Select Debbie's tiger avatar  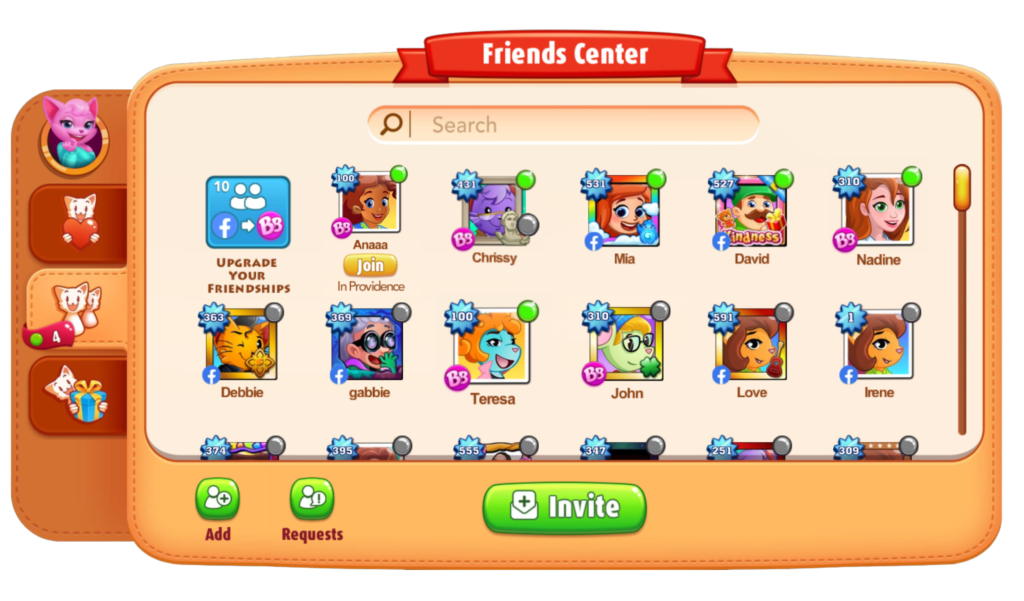pyautogui.click(x=242, y=347)
